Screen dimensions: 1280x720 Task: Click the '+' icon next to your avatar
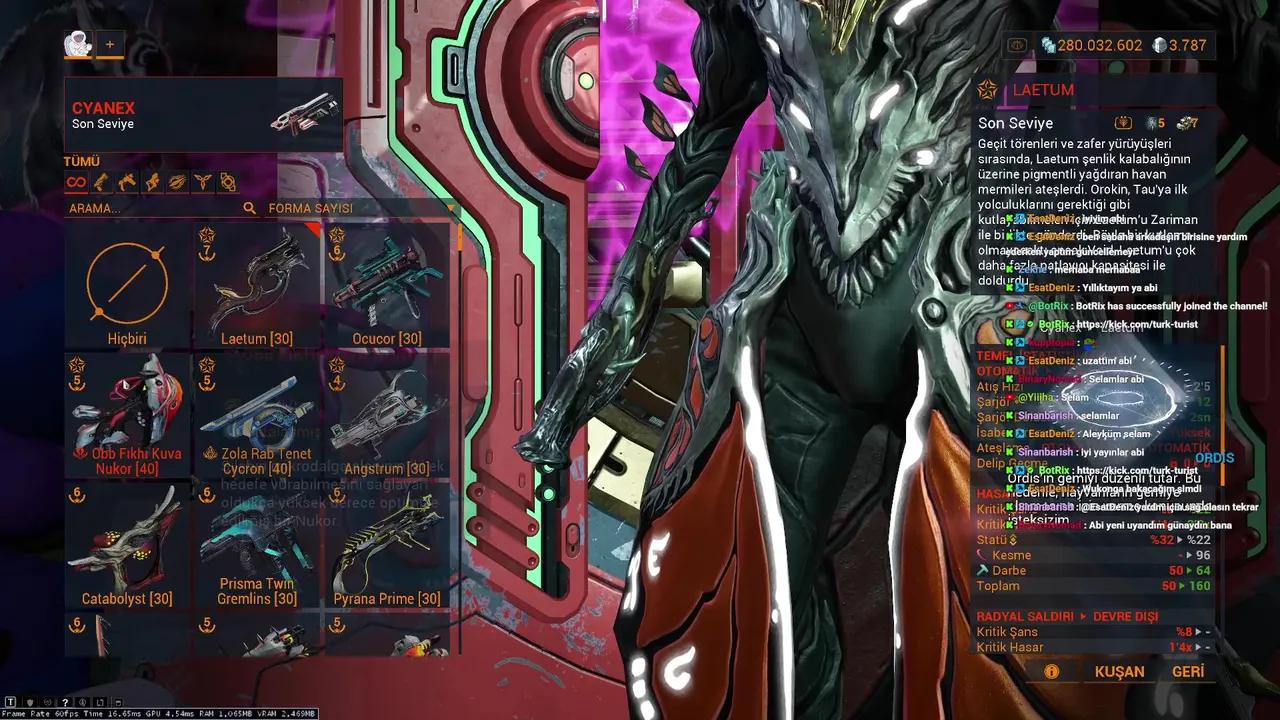[x=110, y=44]
